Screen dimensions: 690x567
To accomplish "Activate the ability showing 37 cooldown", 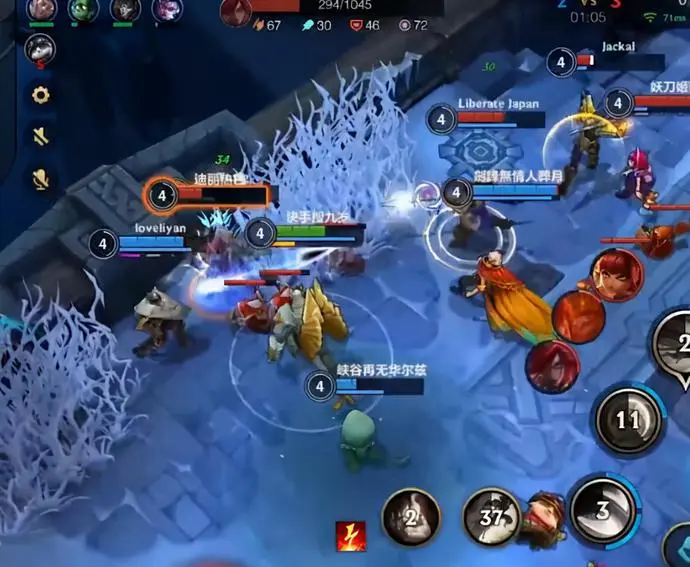I will click(x=491, y=516).
